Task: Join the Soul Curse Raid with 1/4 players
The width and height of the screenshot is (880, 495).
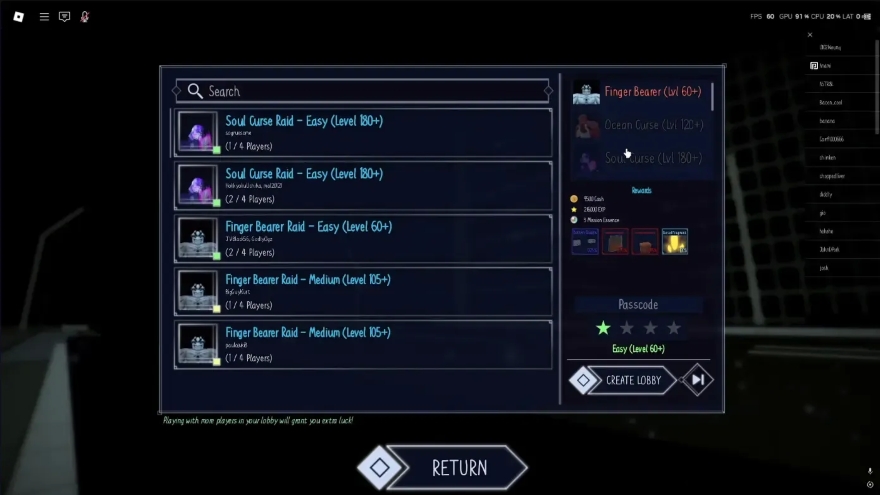Action: click(x=363, y=132)
